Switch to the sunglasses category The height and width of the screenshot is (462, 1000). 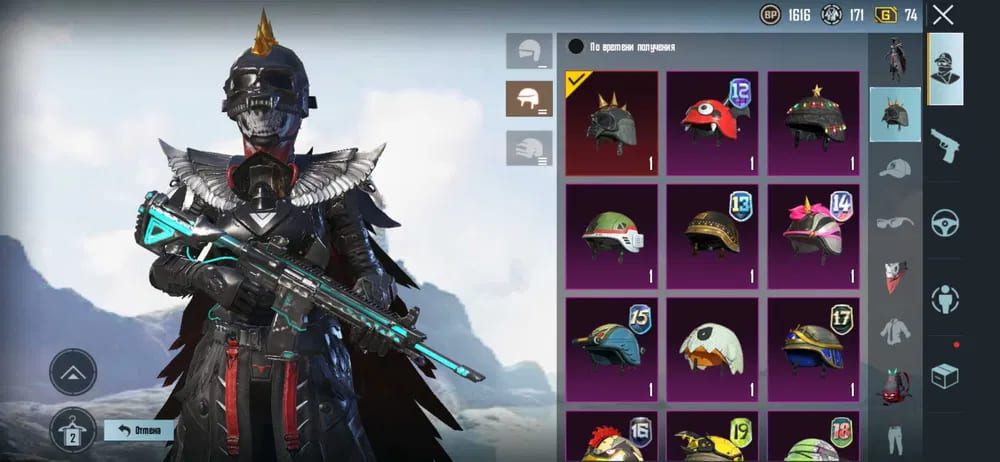(895, 222)
